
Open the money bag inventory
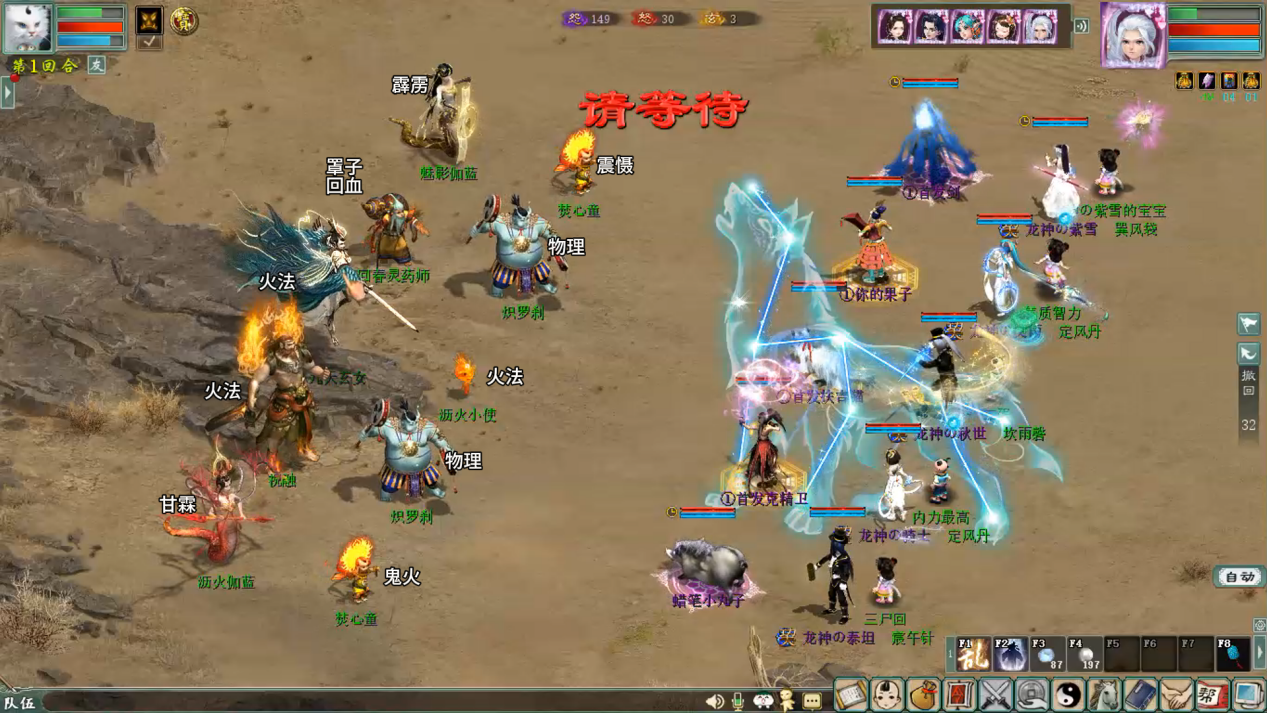coord(923,694)
